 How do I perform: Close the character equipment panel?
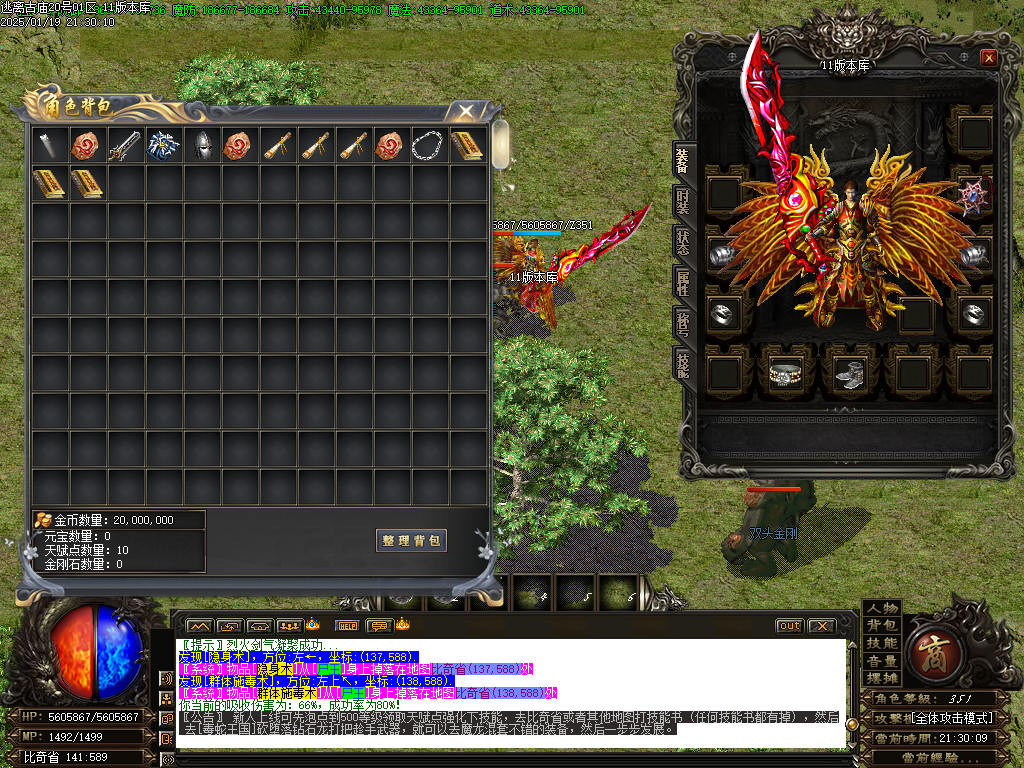tap(988, 58)
